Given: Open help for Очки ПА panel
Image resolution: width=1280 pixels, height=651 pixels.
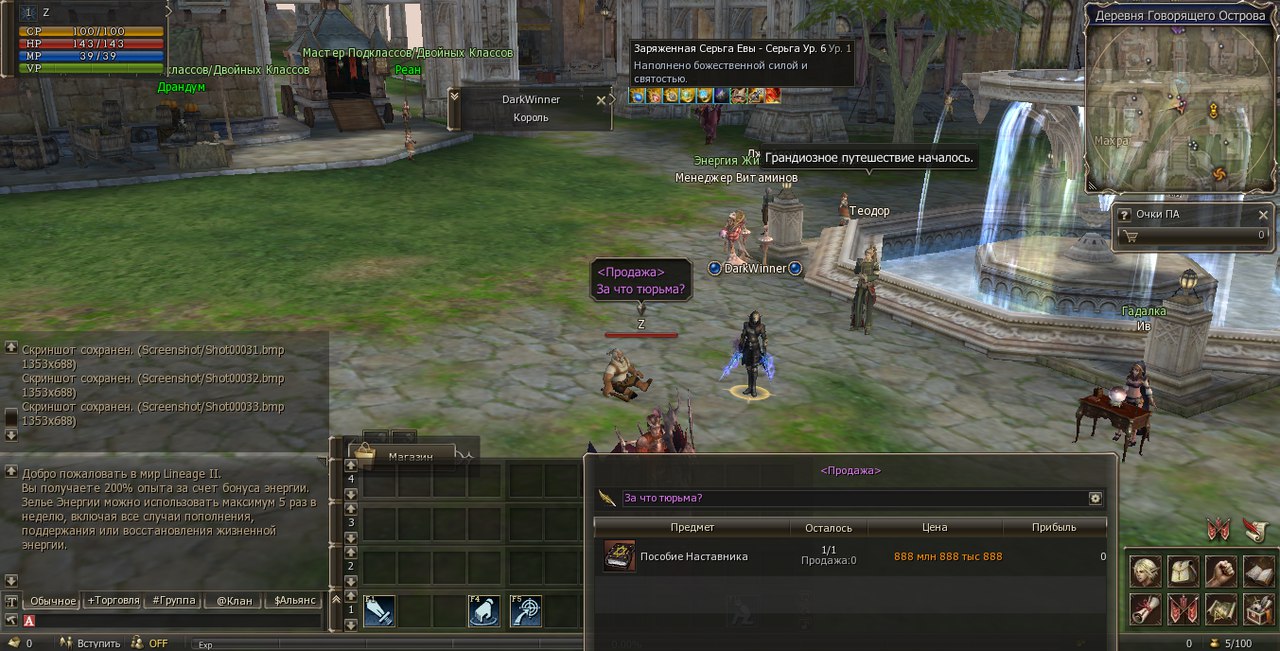Looking at the screenshot, I should 1125,215.
